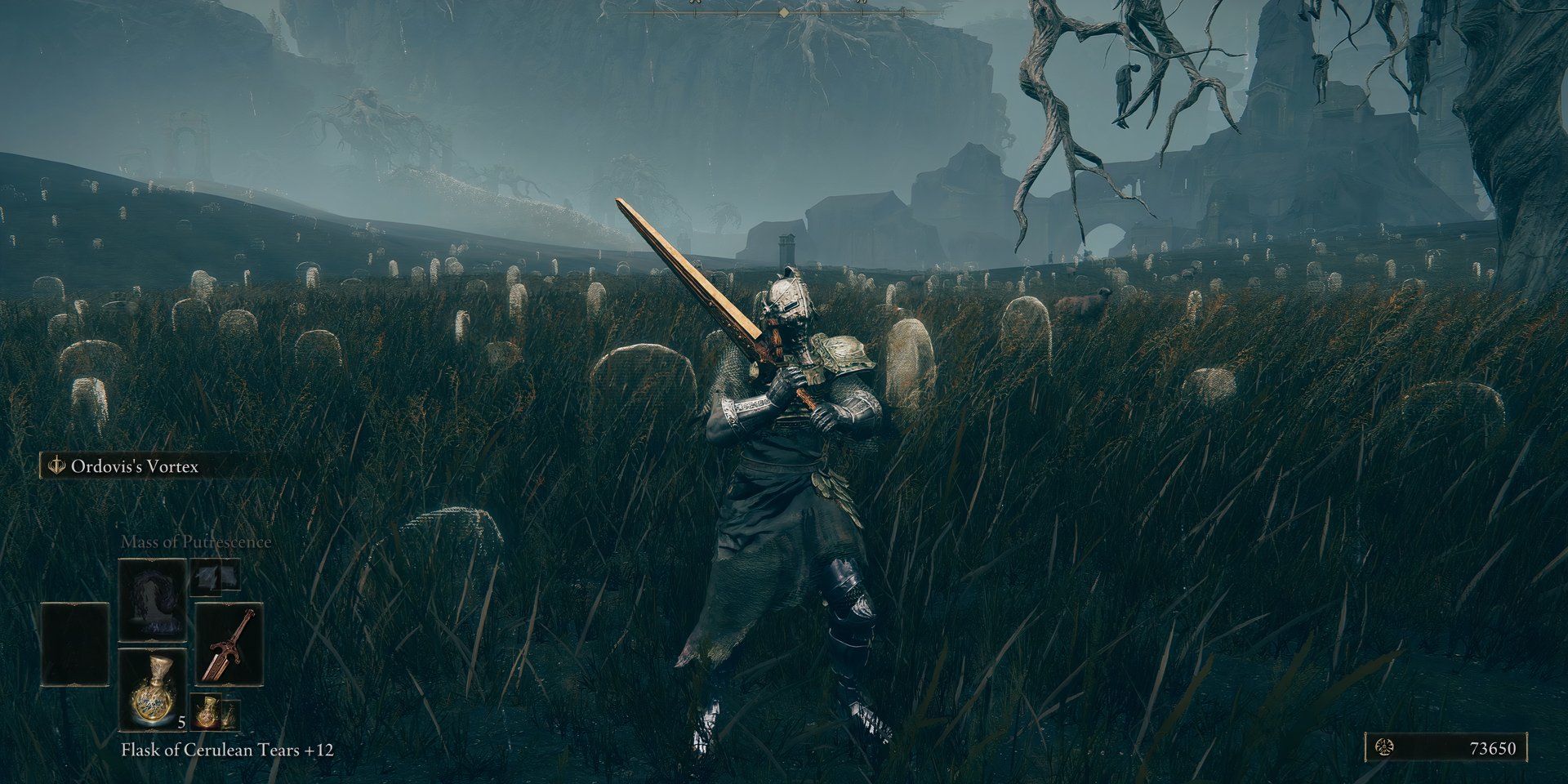Click the Mass of Putrescence name text

pyautogui.click(x=196, y=542)
